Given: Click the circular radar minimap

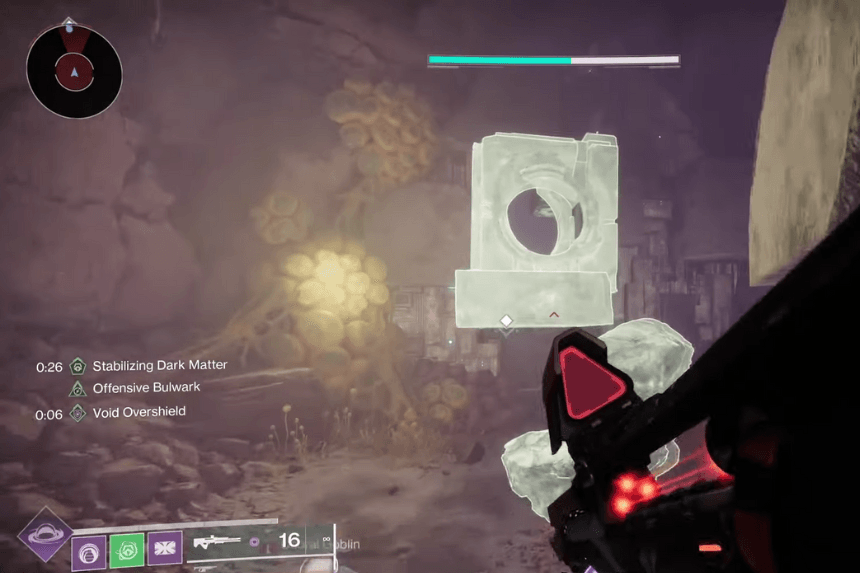Looking at the screenshot, I should (x=74, y=70).
